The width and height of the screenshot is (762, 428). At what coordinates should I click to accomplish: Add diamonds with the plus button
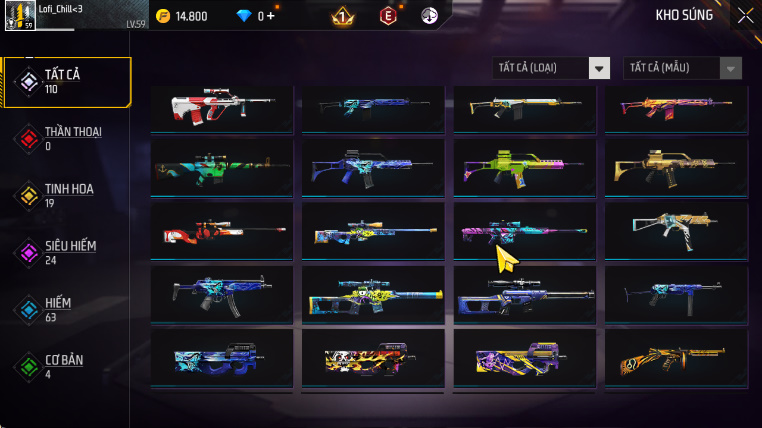coord(270,16)
